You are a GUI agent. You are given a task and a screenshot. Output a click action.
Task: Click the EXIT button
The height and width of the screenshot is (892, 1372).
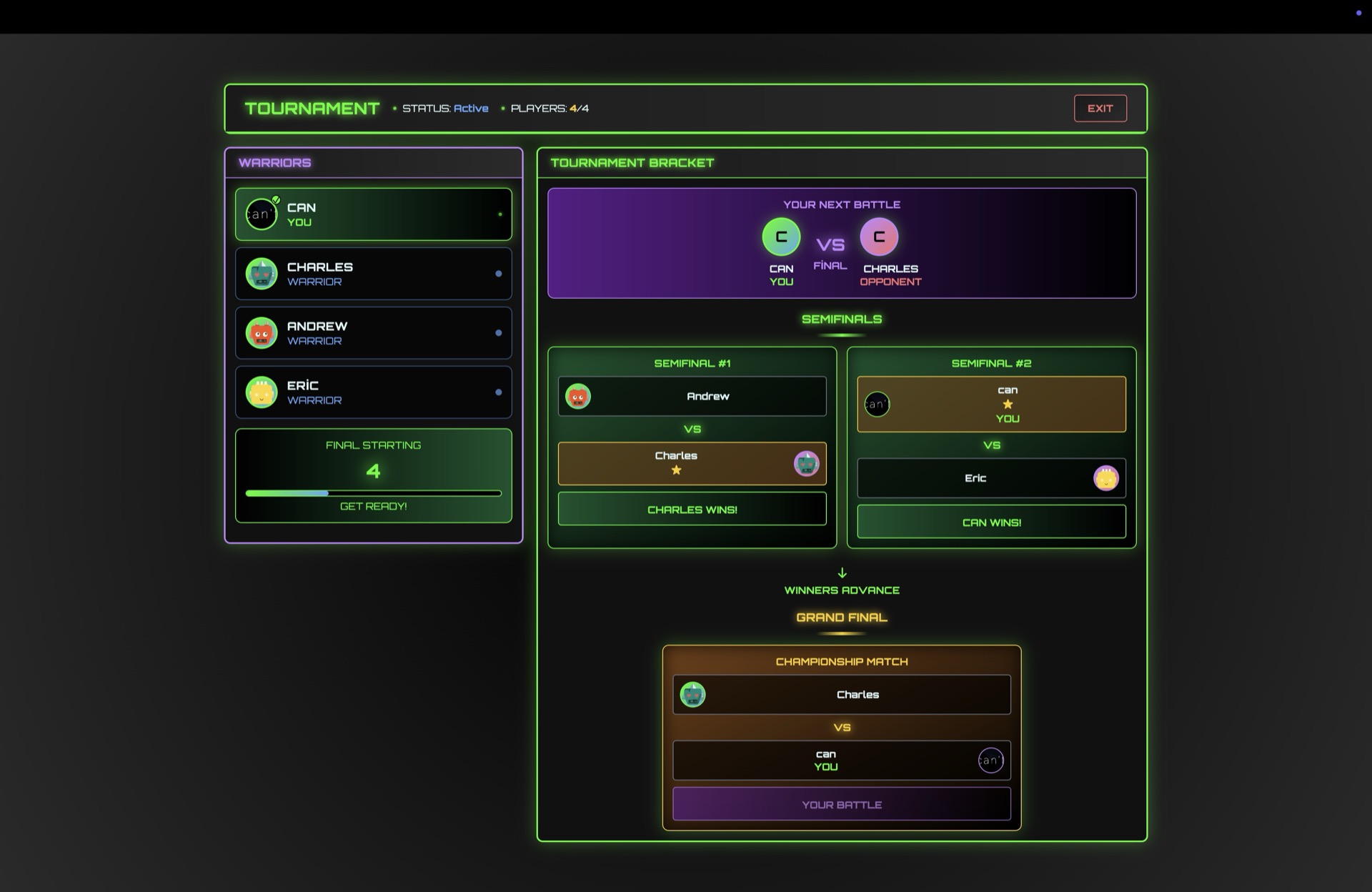pyautogui.click(x=1100, y=108)
